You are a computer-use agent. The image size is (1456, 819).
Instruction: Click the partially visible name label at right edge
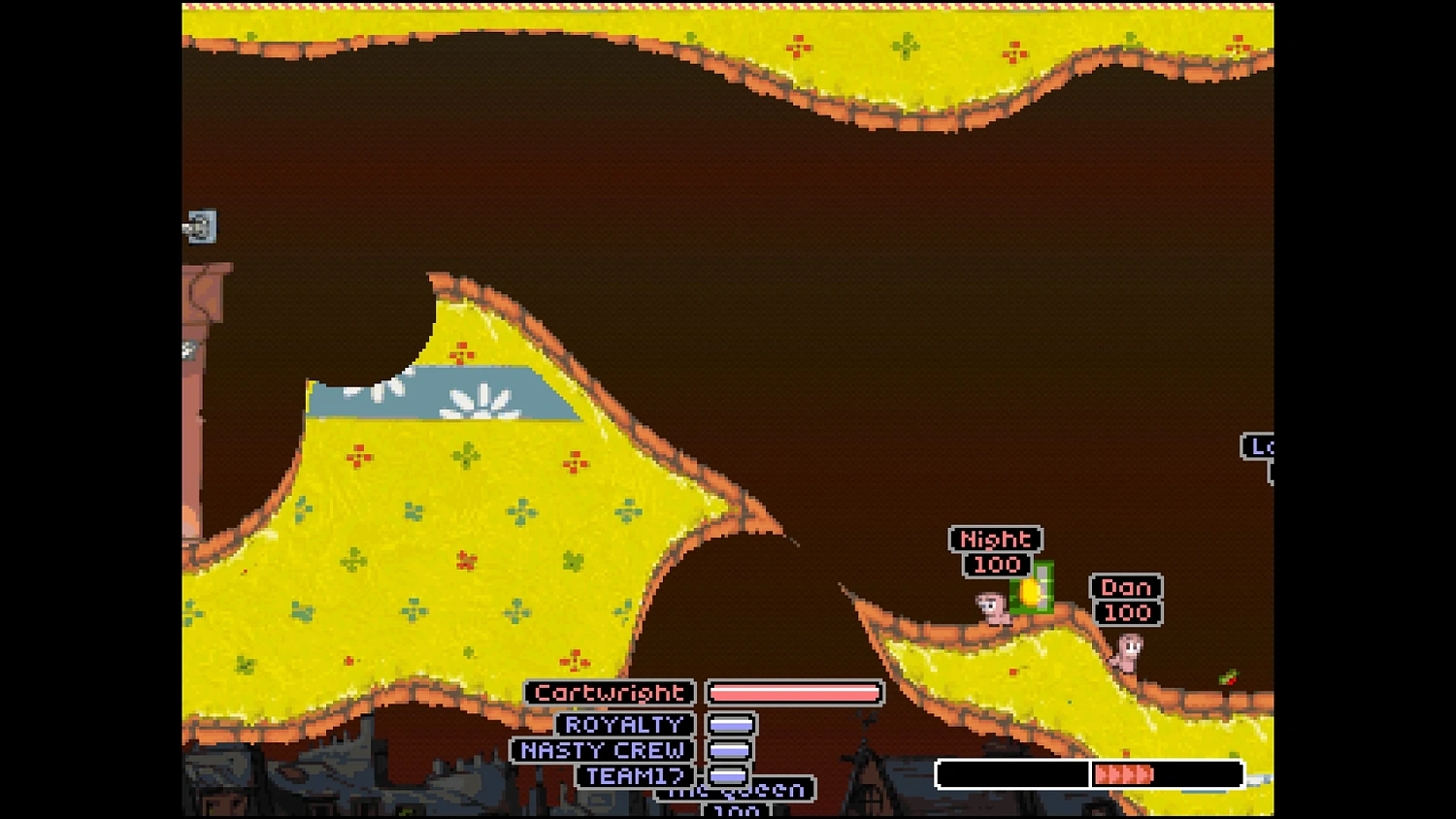click(1259, 447)
